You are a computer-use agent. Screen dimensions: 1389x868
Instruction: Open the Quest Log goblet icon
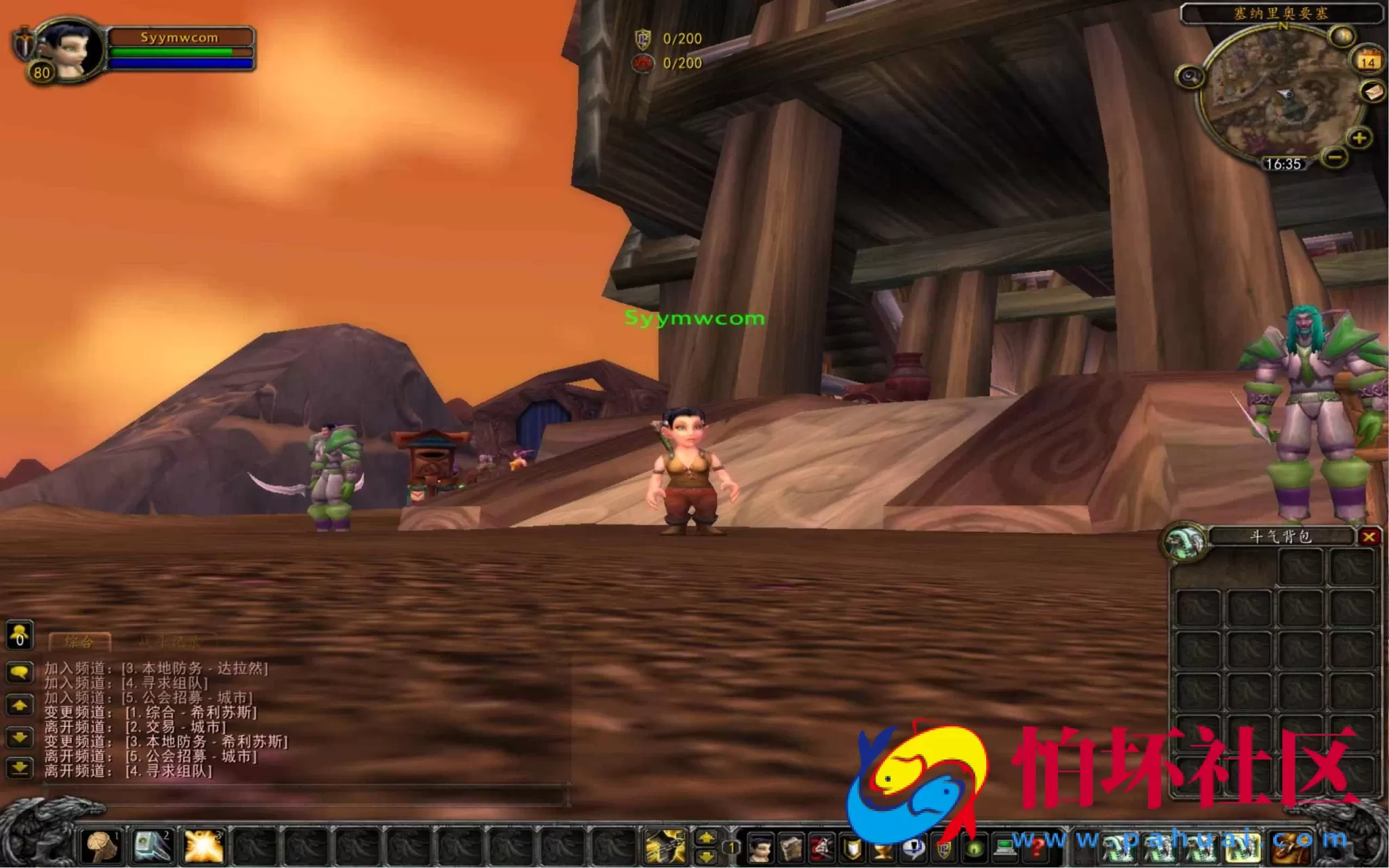[882, 850]
